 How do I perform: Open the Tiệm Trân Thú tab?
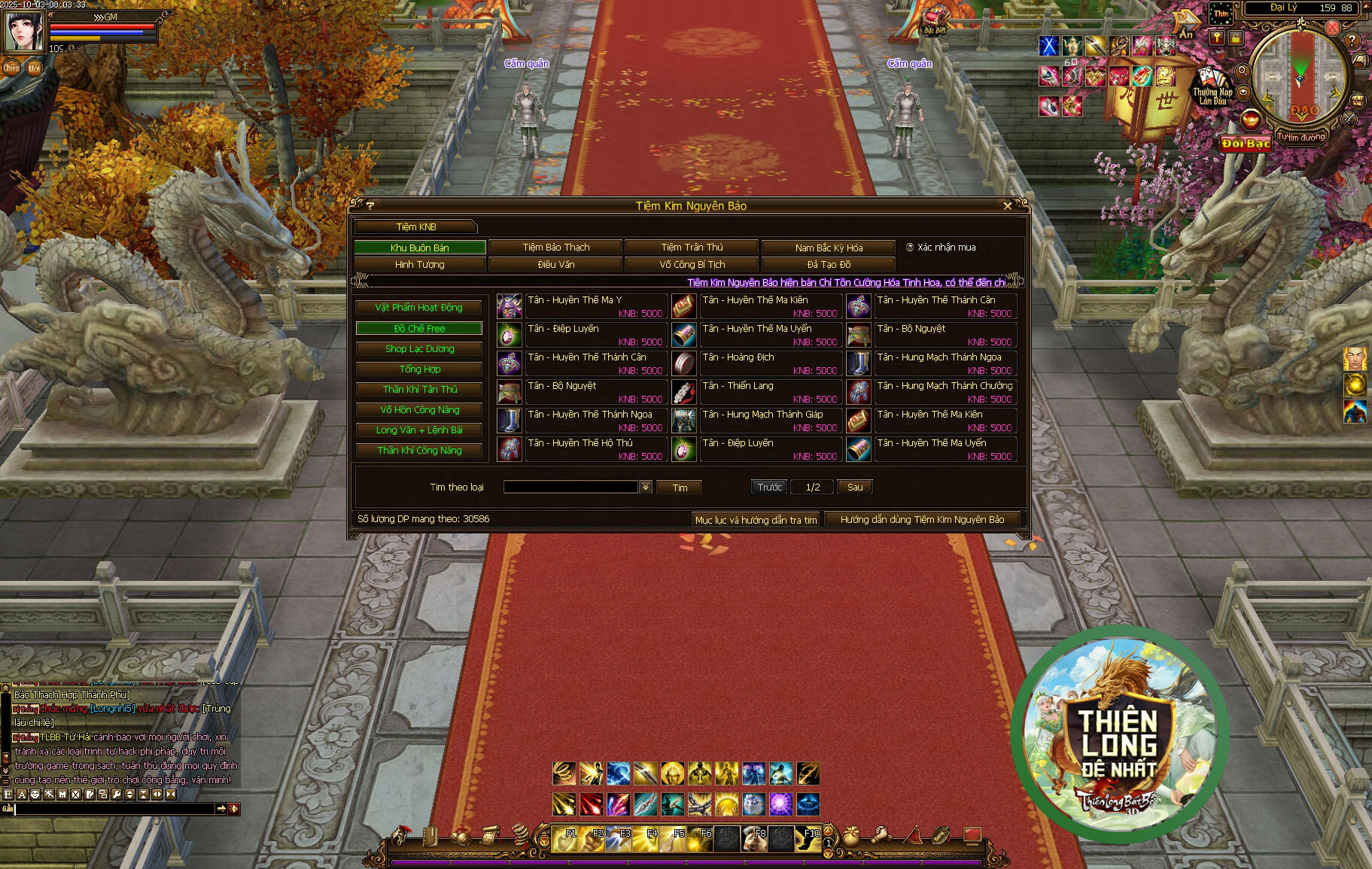point(692,248)
